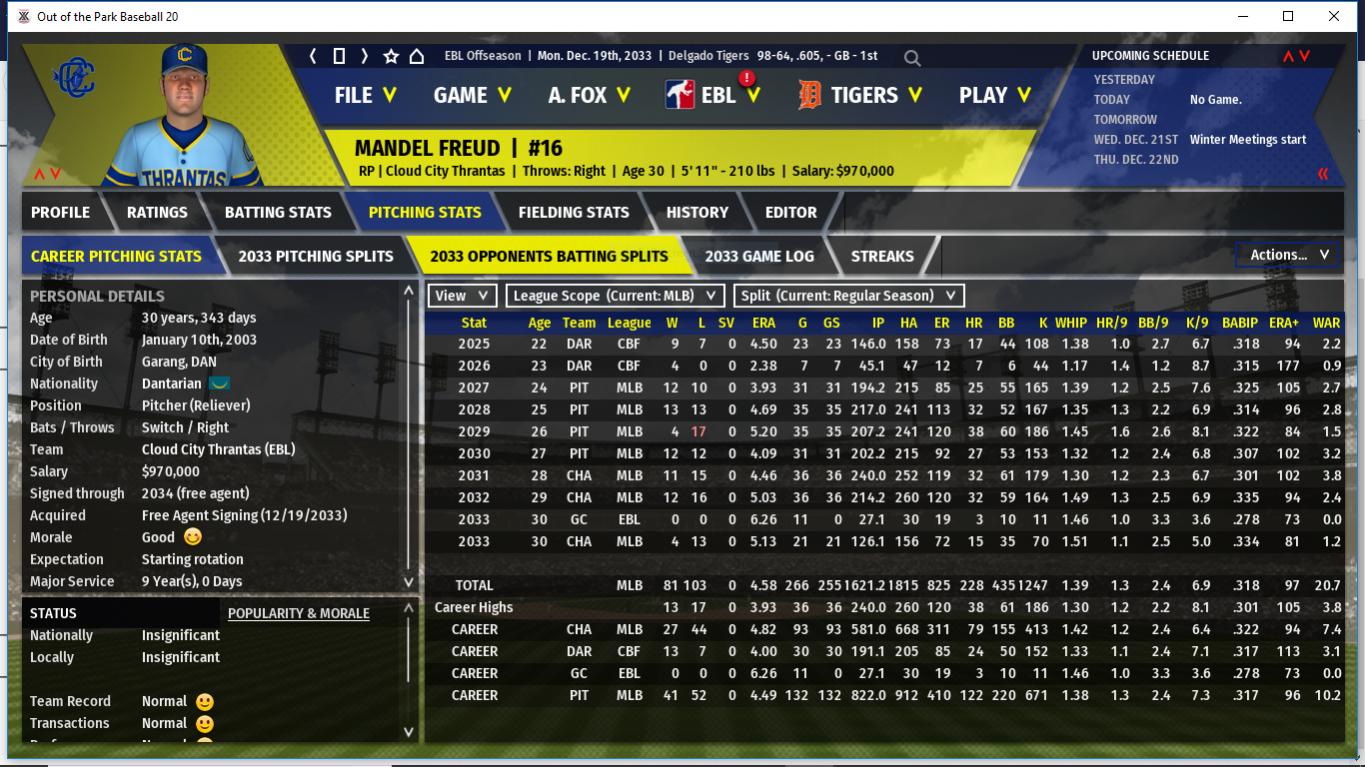
Task: Open the FILE menu
Action: pyautogui.click(x=365, y=95)
